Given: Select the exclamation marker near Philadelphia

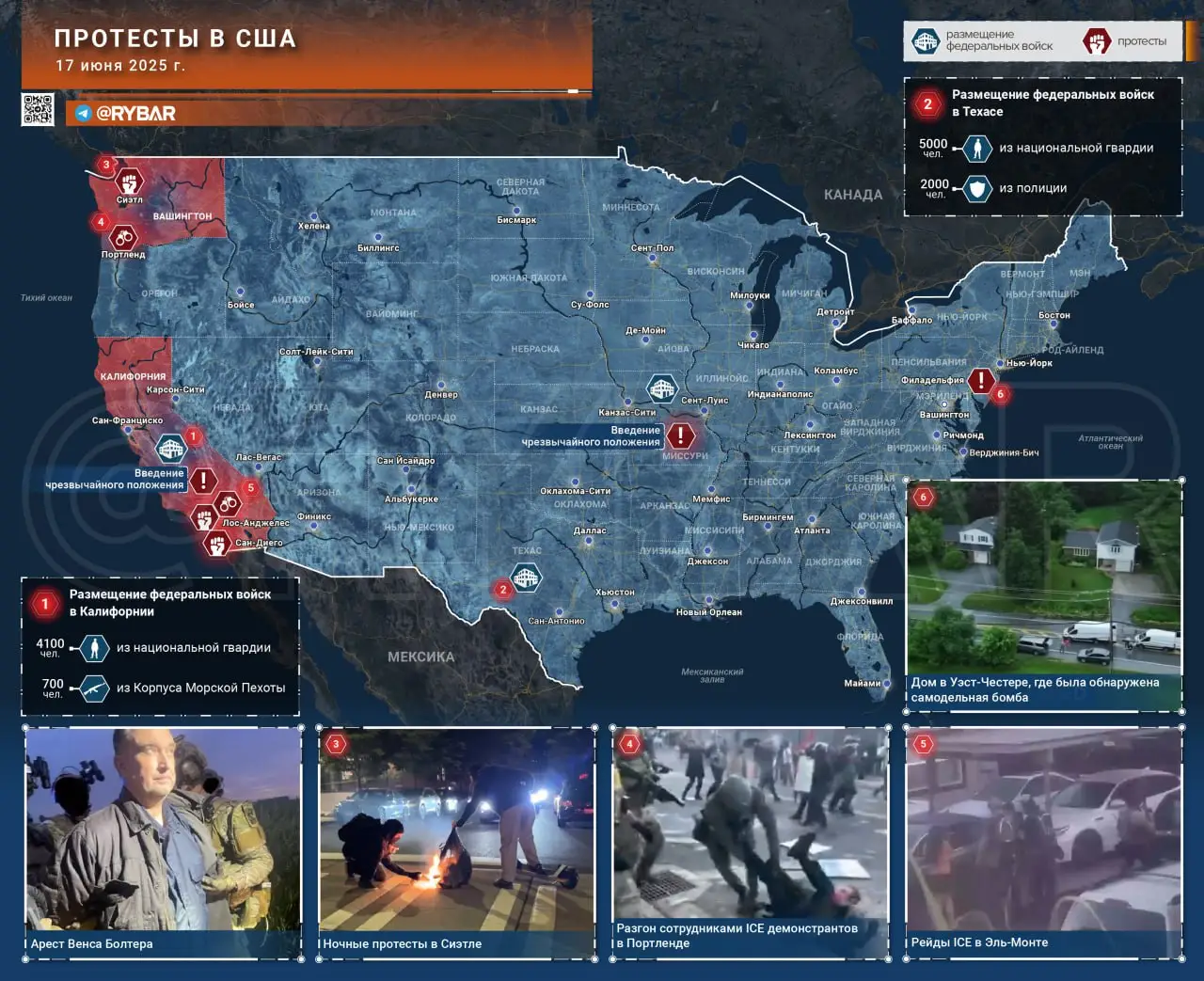Looking at the screenshot, I should click(981, 380).
